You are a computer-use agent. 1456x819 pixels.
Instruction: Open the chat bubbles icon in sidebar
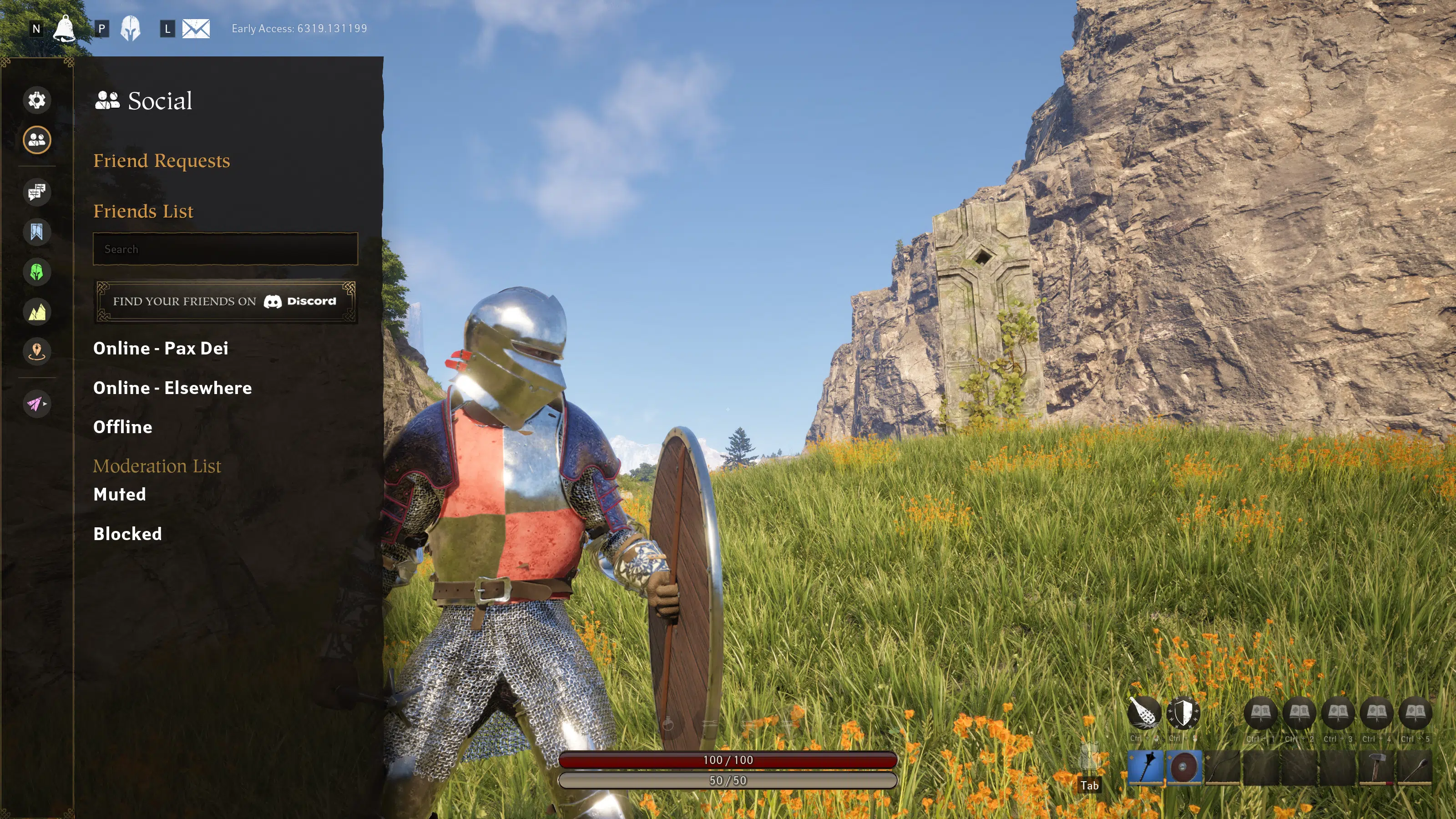click(x=37, y=192)
